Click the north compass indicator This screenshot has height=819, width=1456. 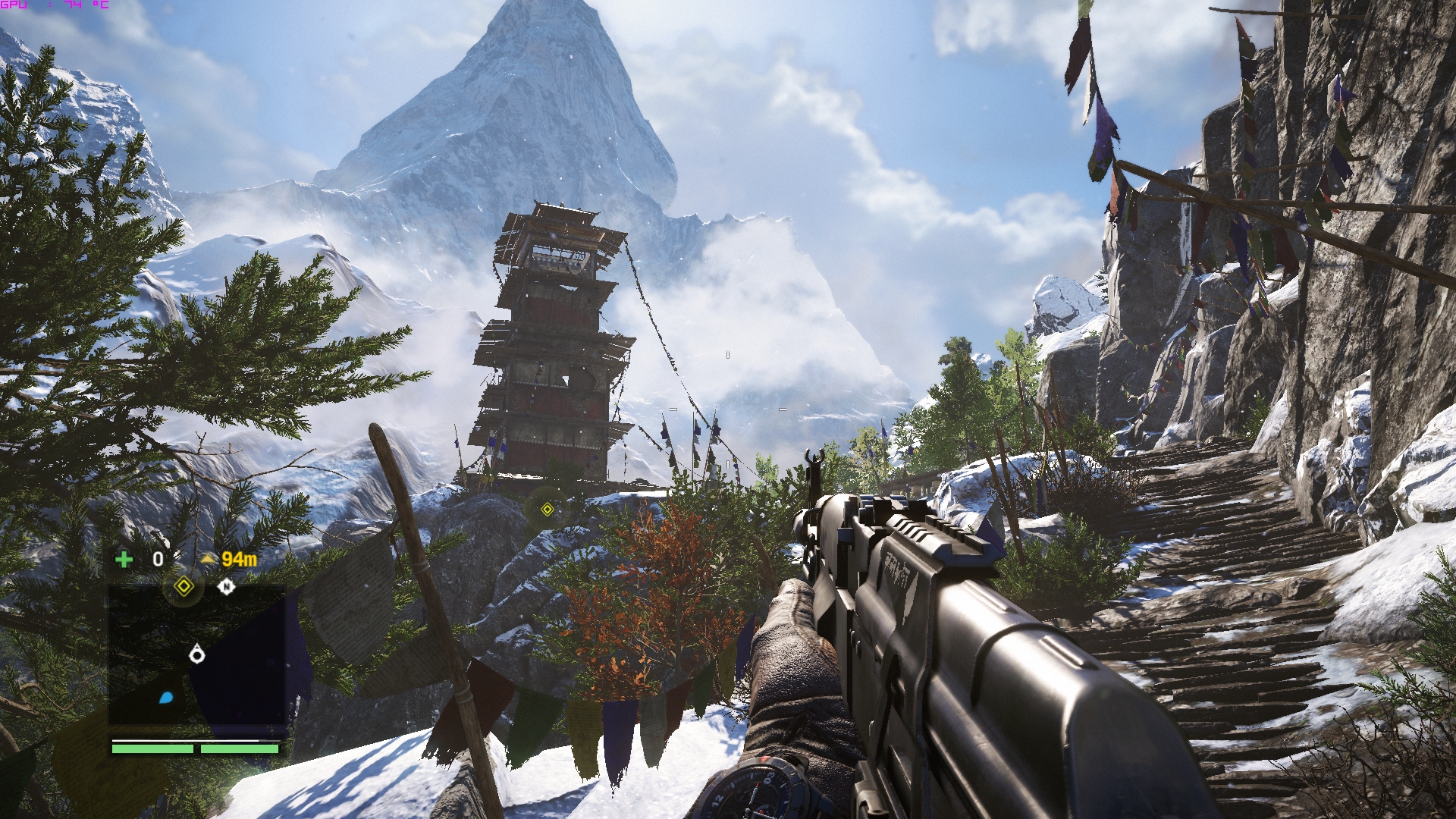click(225, 586)
